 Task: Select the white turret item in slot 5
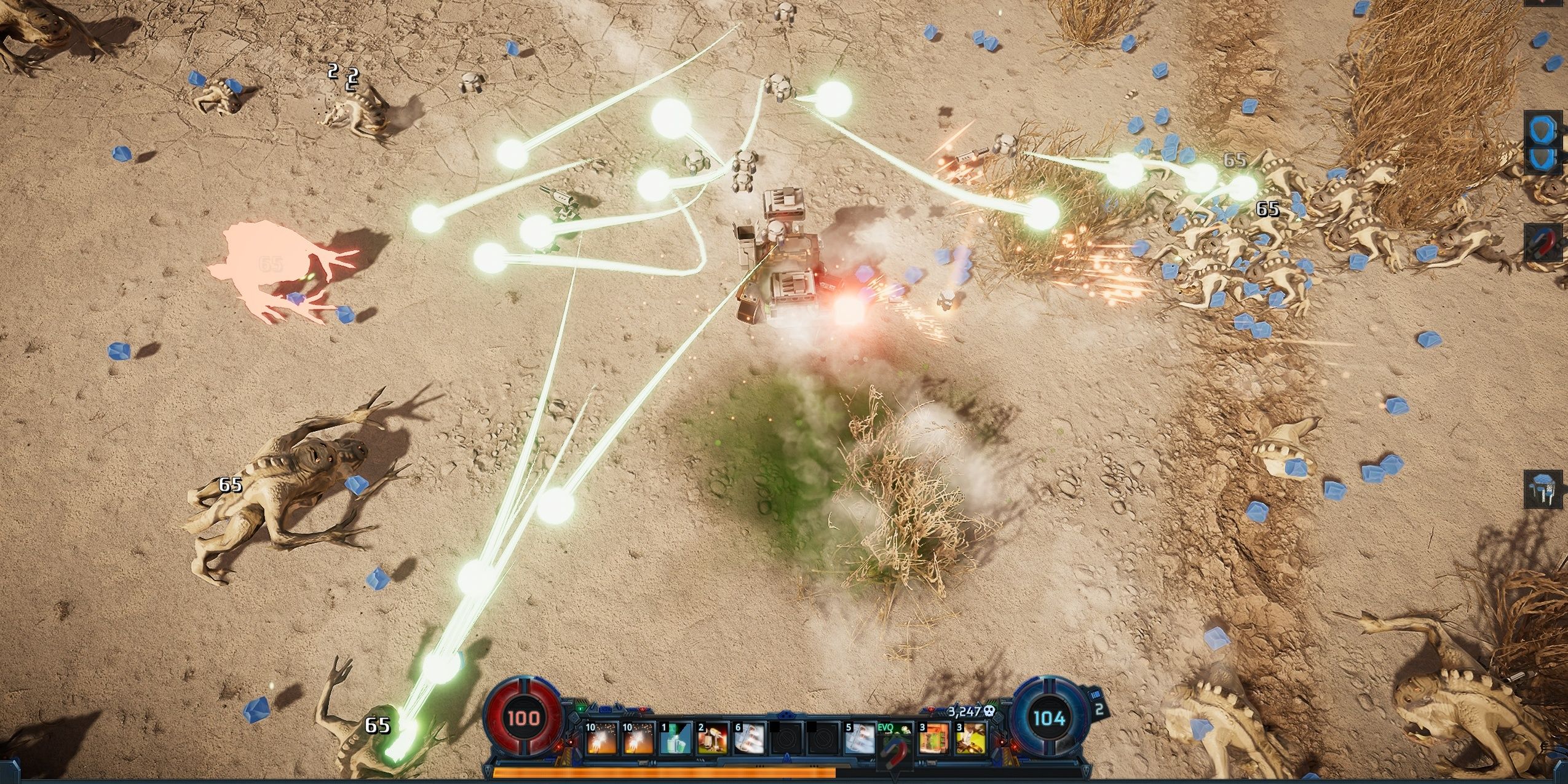click(859, 740)
